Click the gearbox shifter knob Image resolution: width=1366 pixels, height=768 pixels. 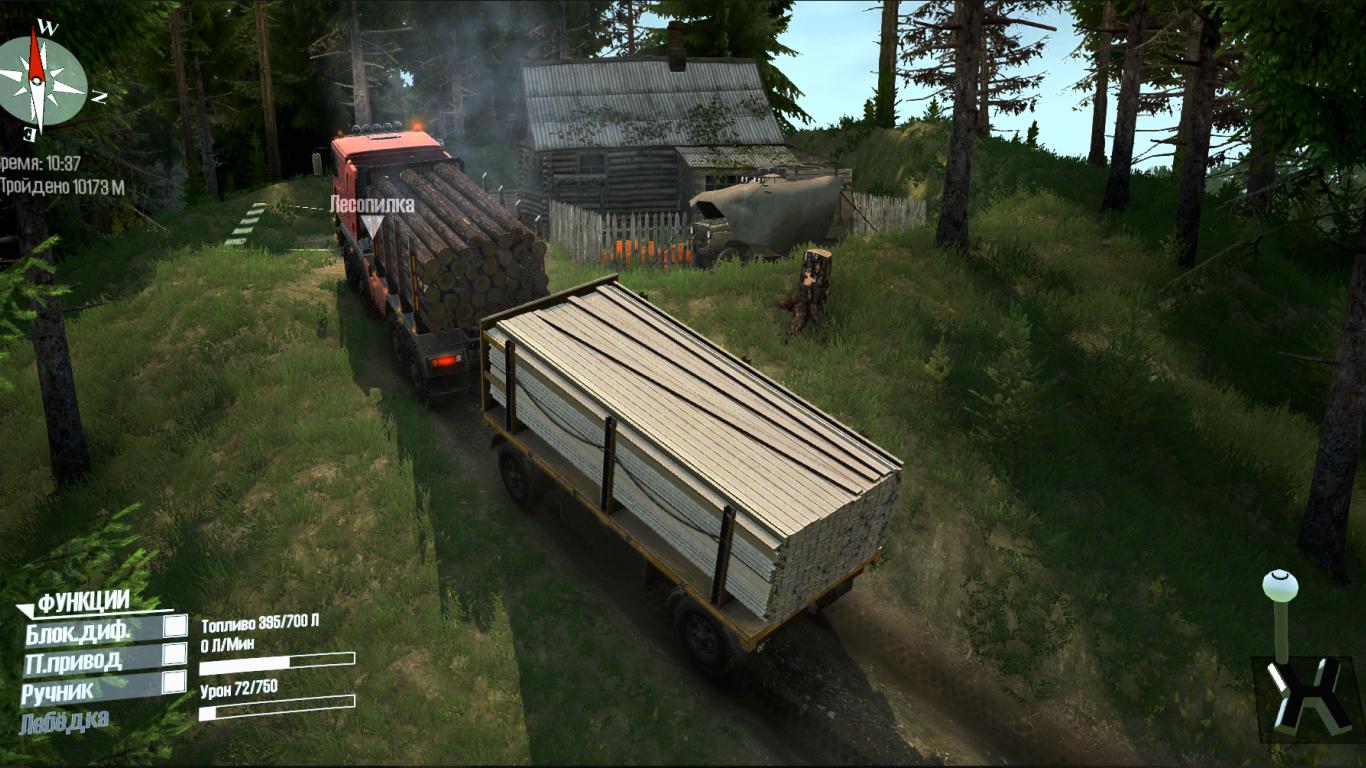tap(1279, 585)
